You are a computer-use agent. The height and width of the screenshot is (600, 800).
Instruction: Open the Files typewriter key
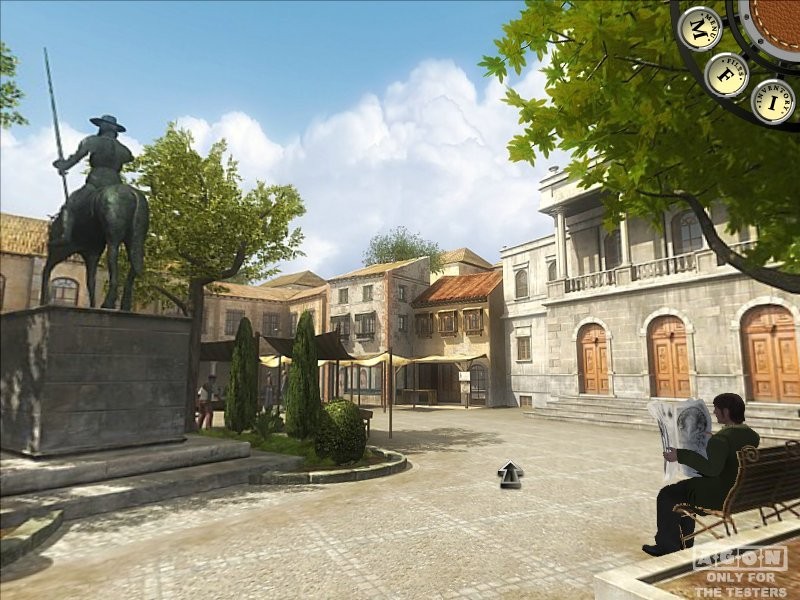click(727, 74)
